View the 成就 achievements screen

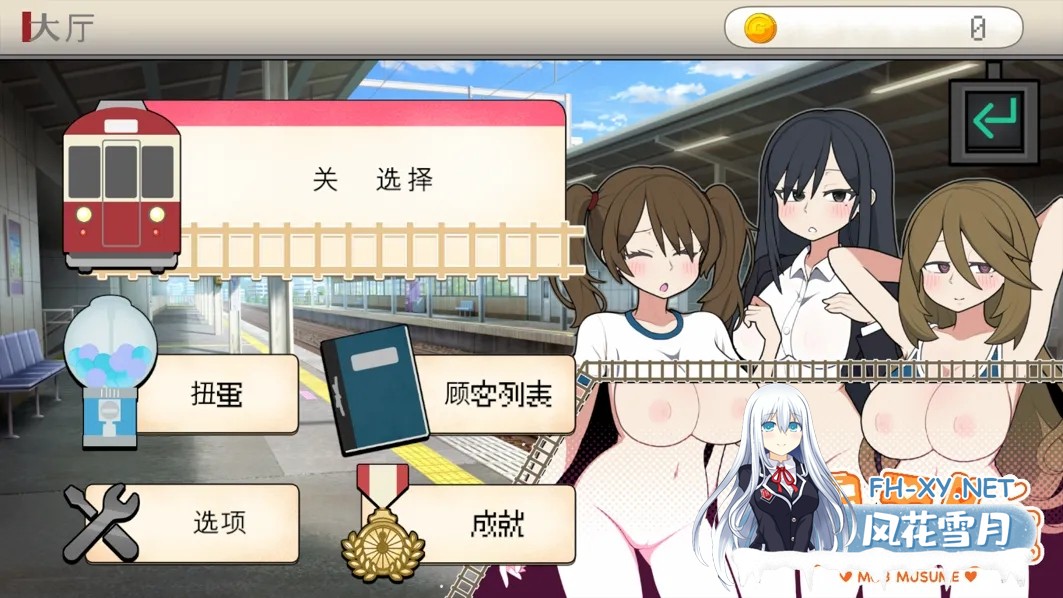click(x=497, y=522)
